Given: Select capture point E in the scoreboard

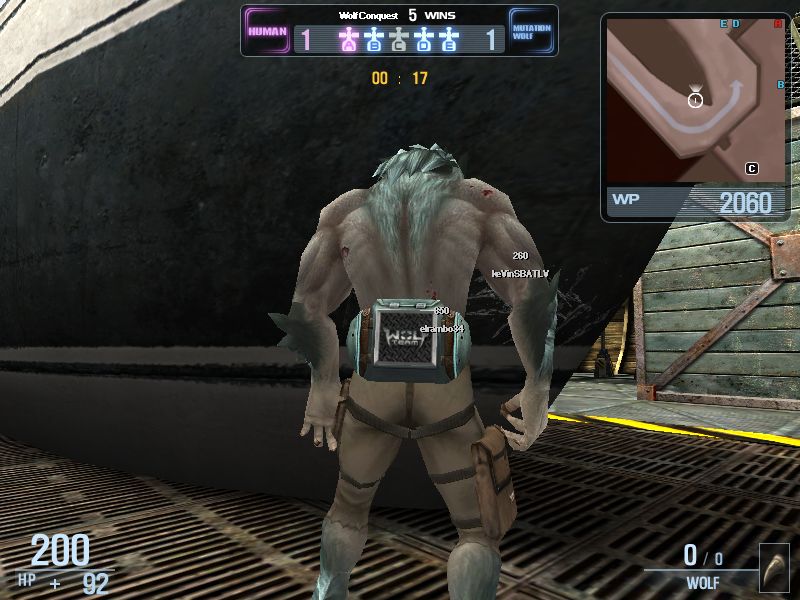Looking at the screenshot, I should pyautogui.click(x=449, y=40).
